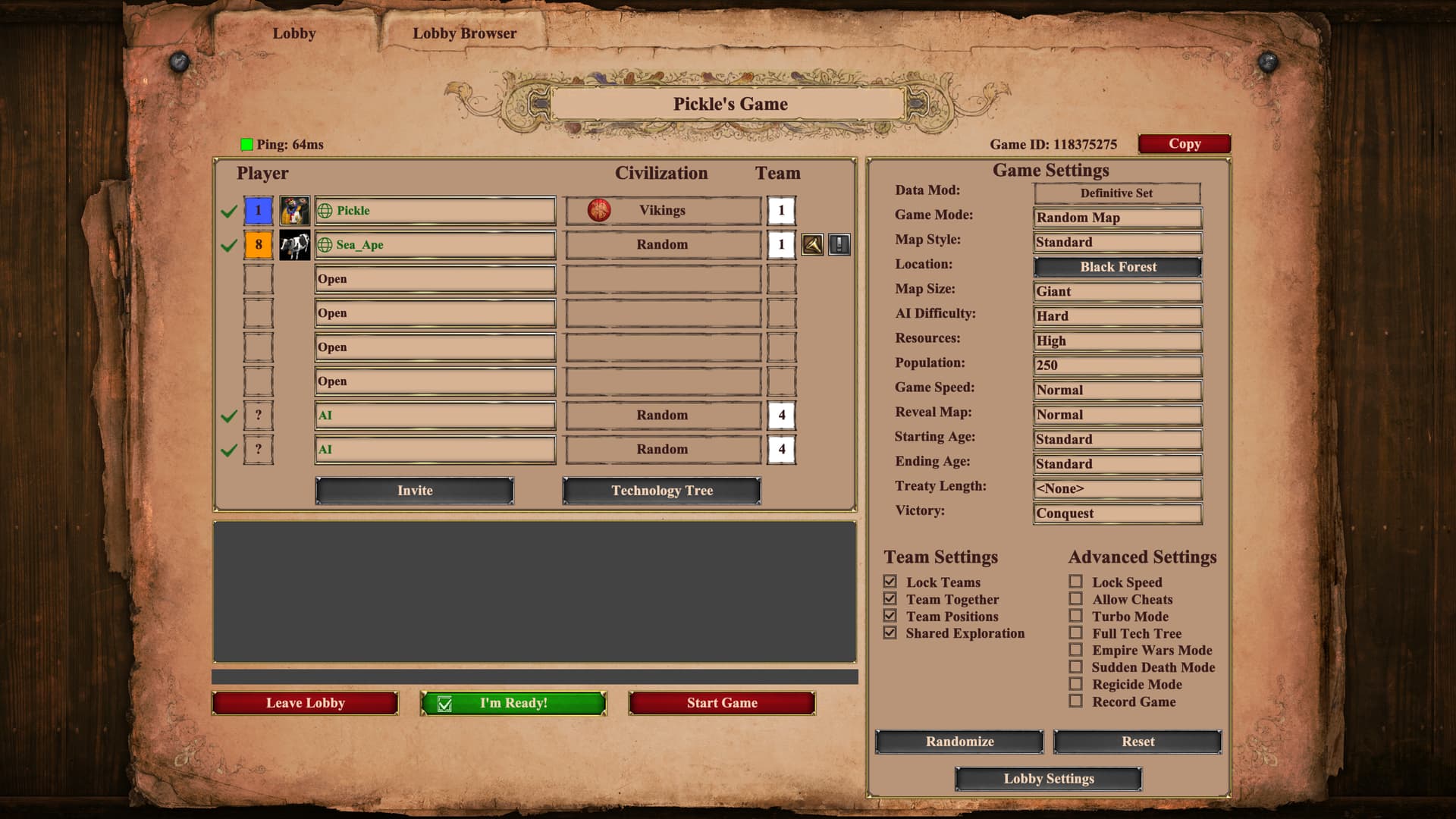Click the Invite button
This screenshot has width=1456, height=819.
pyautogui.click(x=415, y=491)
